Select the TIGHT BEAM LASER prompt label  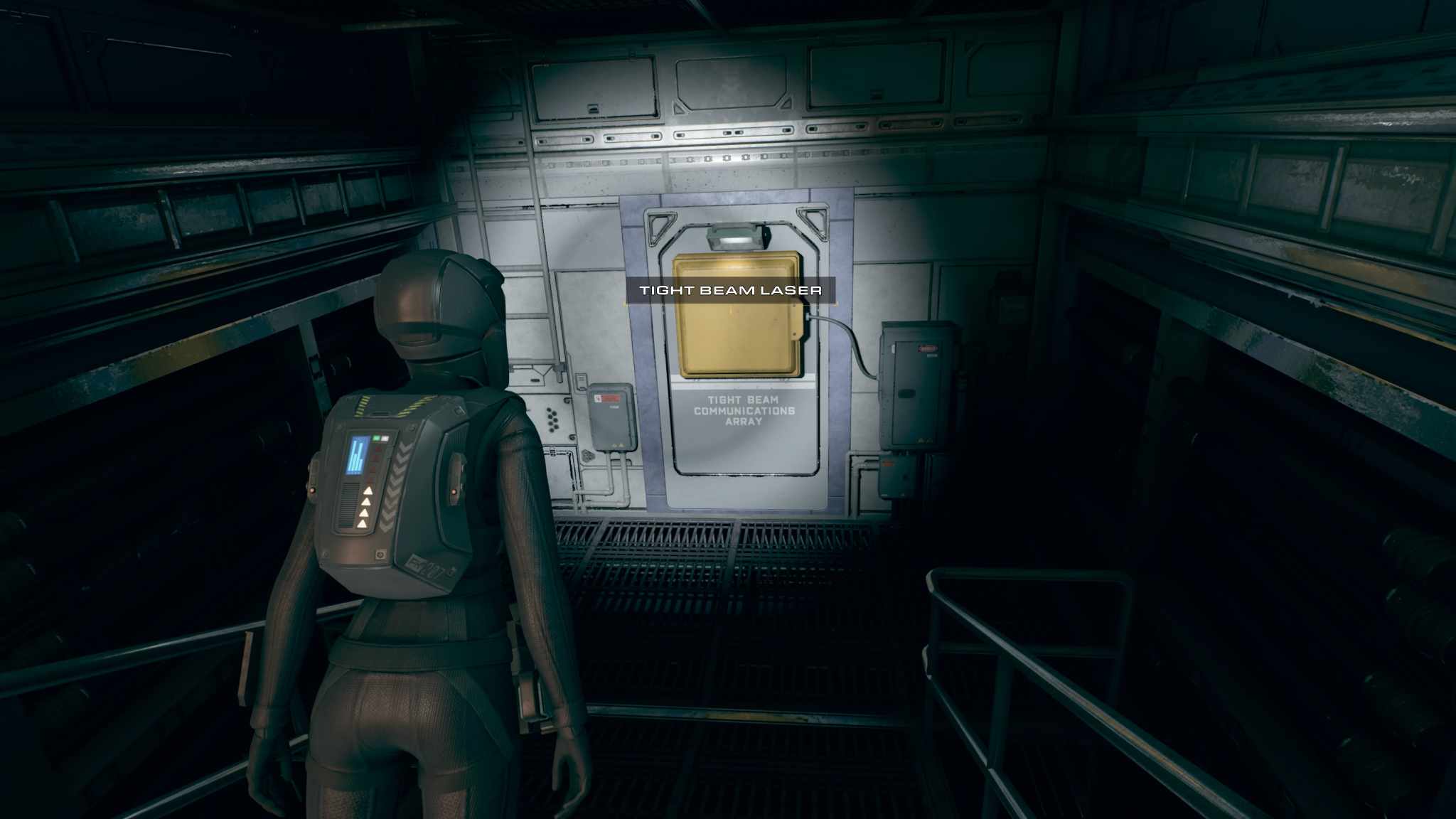(734, 289)
